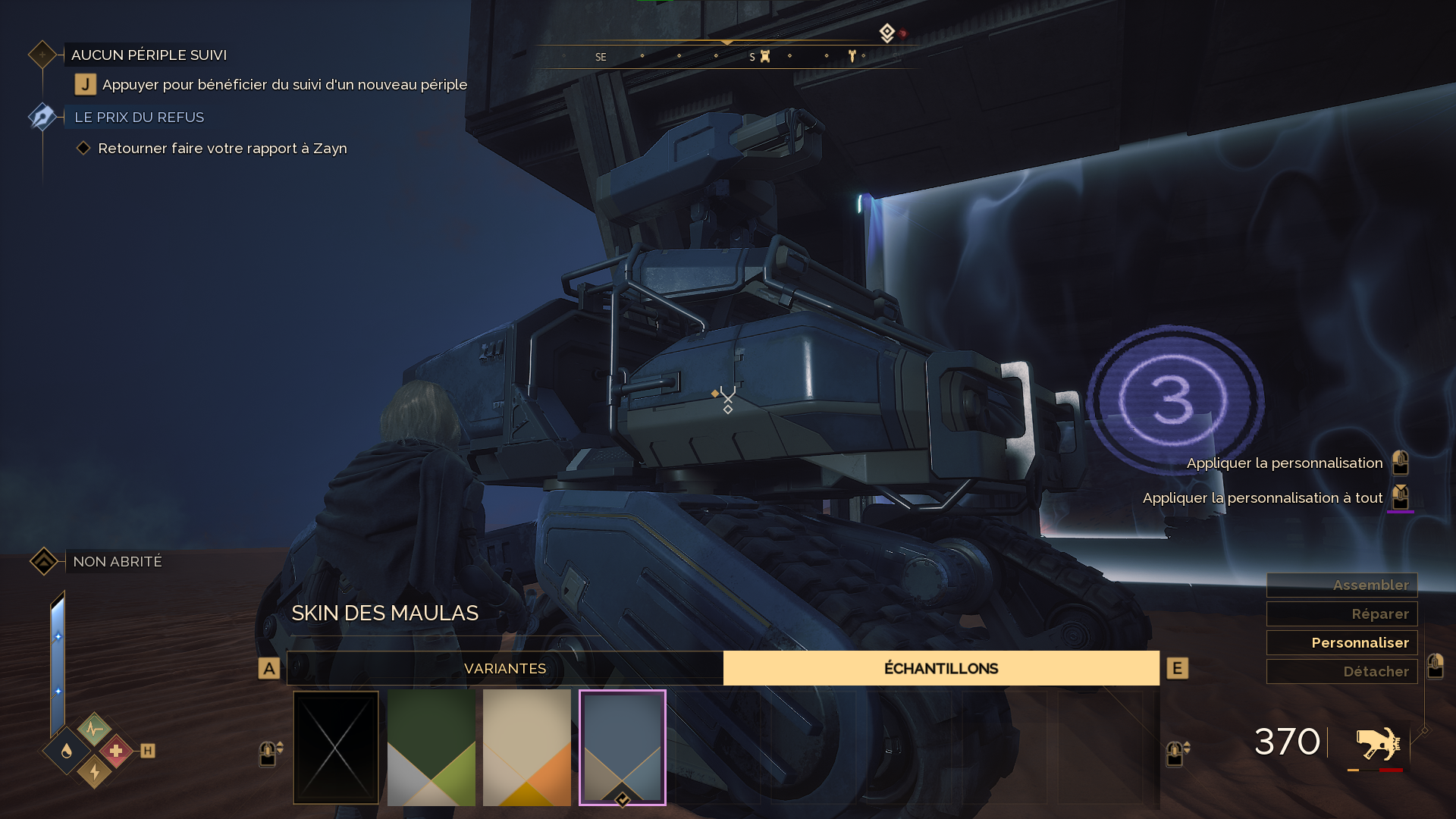Select the Échantillons tab
This screenshot has width=1456, height=819.
pos(941,668)
